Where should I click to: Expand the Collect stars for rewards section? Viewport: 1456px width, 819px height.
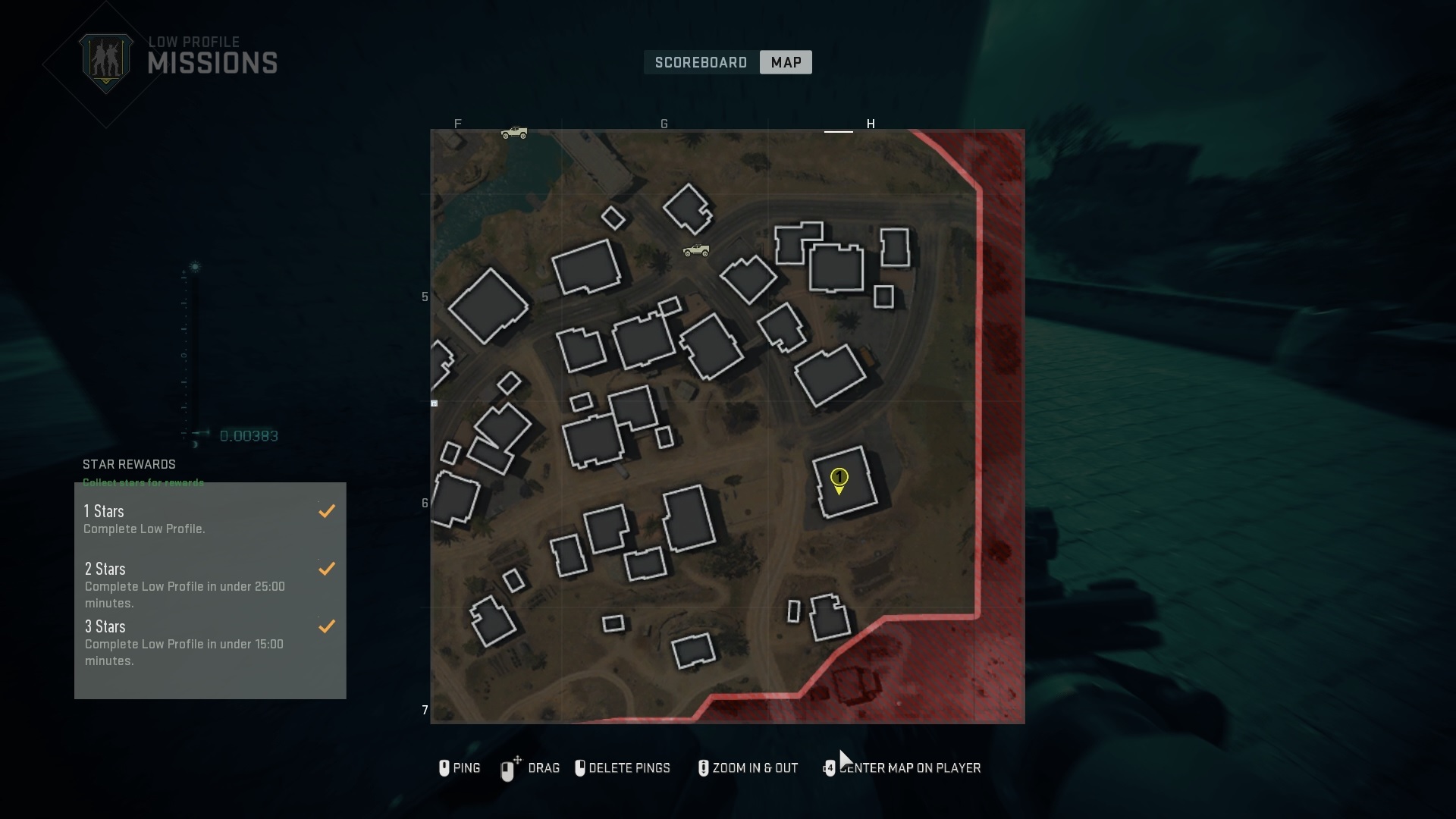pos(143,482)
